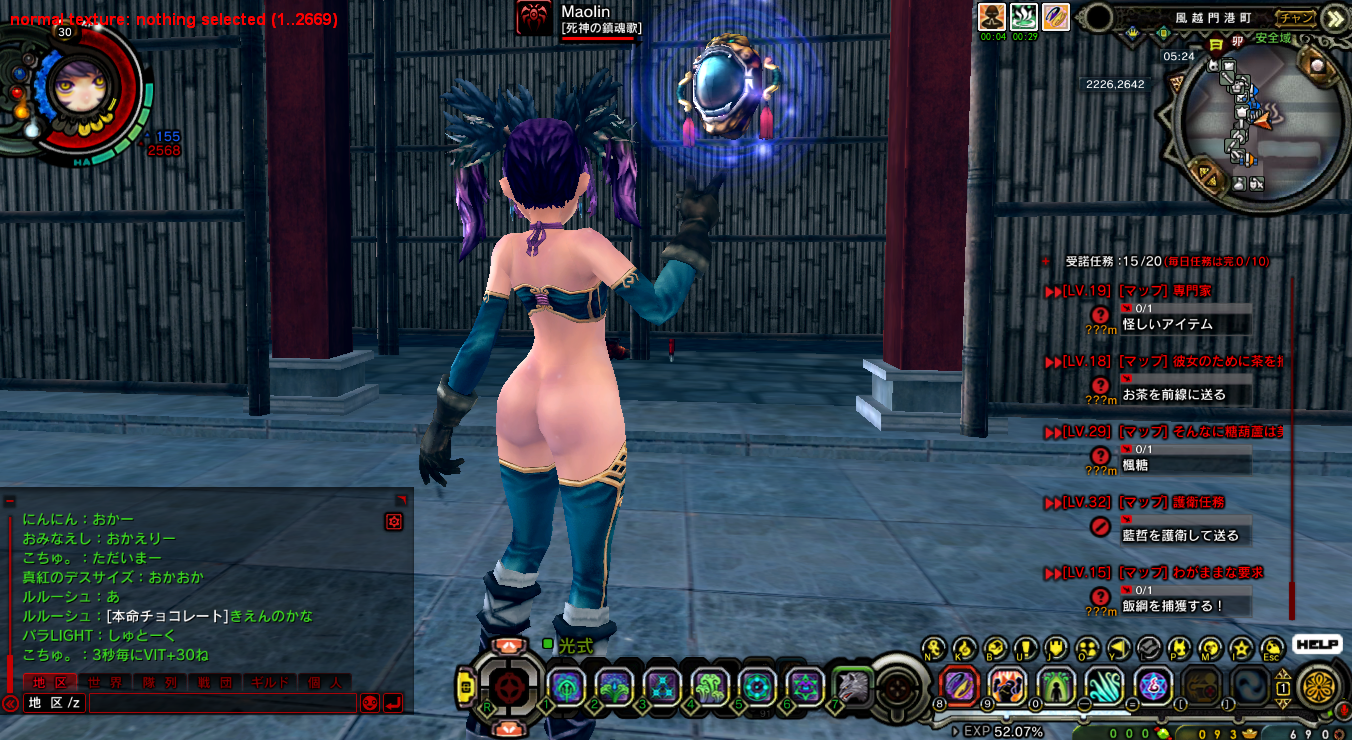Open the Esc system menu icon
This screenshot has width=1352, height=740.
click(x=1272, y=648)
